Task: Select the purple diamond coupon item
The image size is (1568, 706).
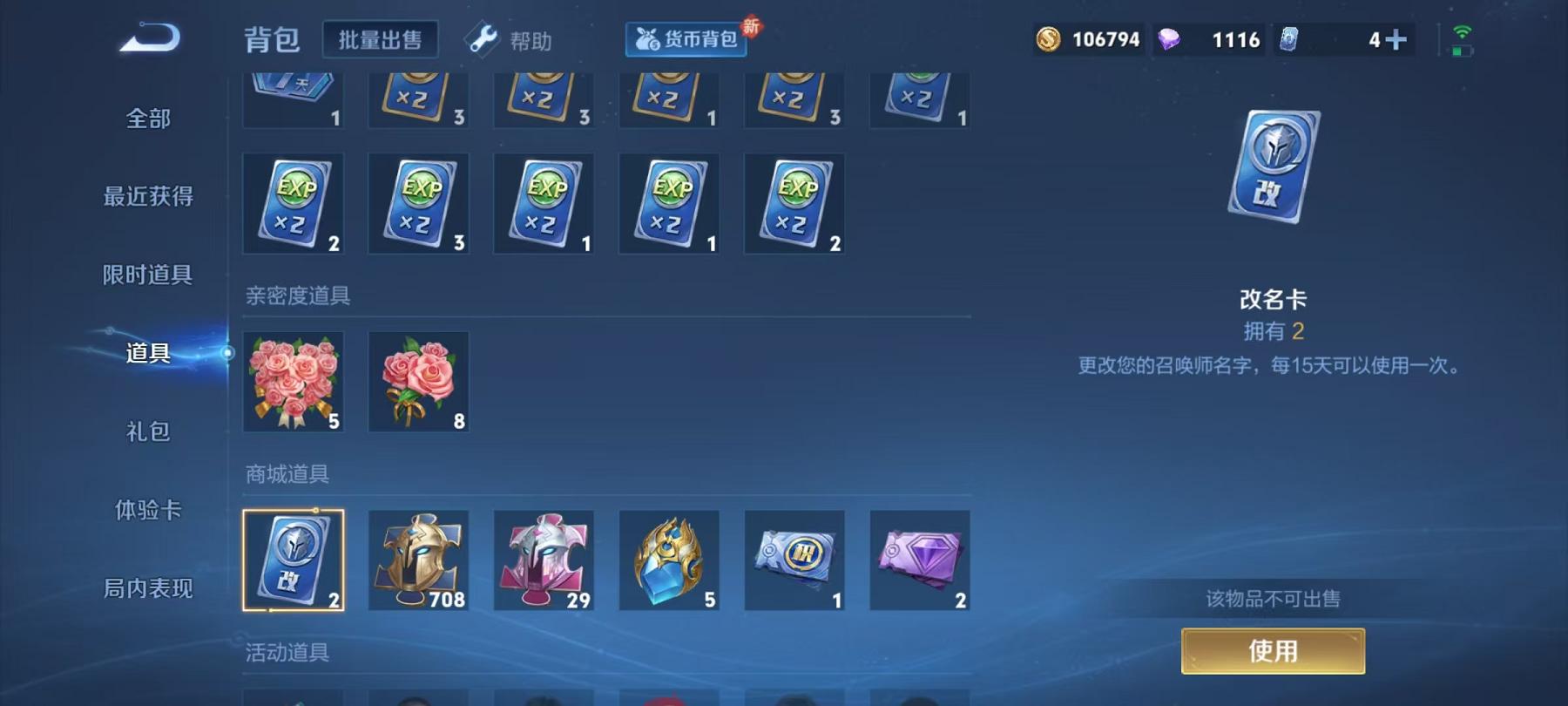Action: 919,560
